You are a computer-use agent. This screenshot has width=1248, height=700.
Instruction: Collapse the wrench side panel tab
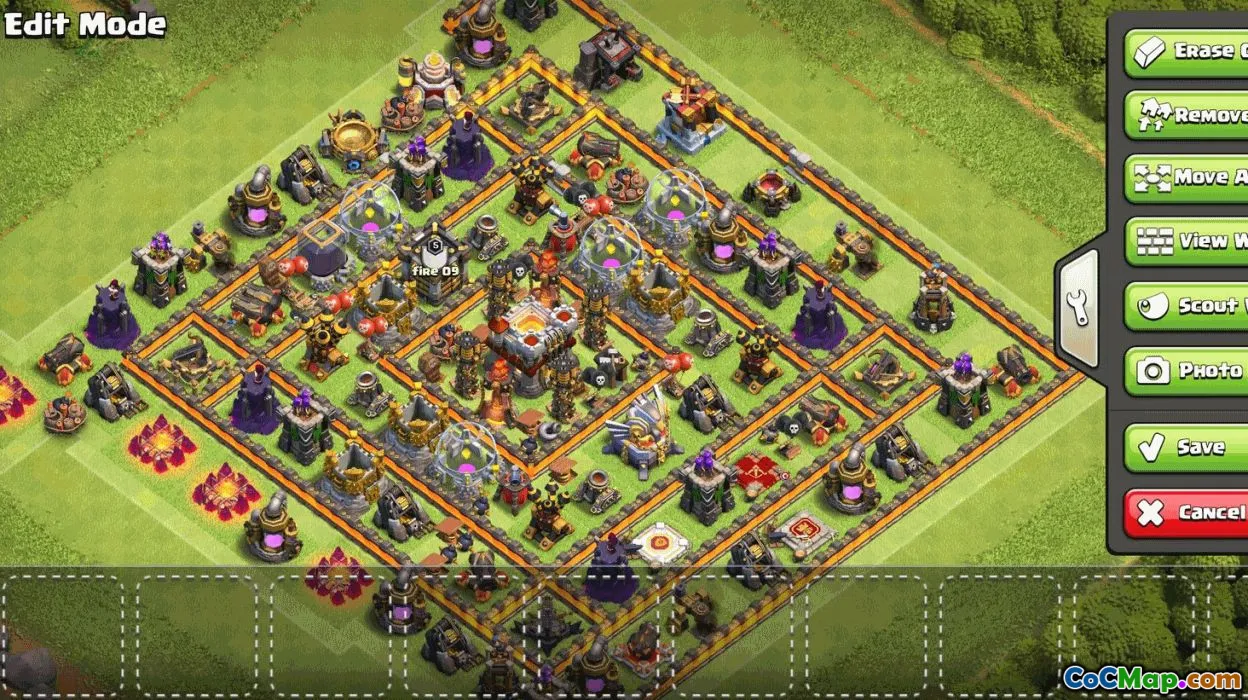click(x=1078, y=308)
